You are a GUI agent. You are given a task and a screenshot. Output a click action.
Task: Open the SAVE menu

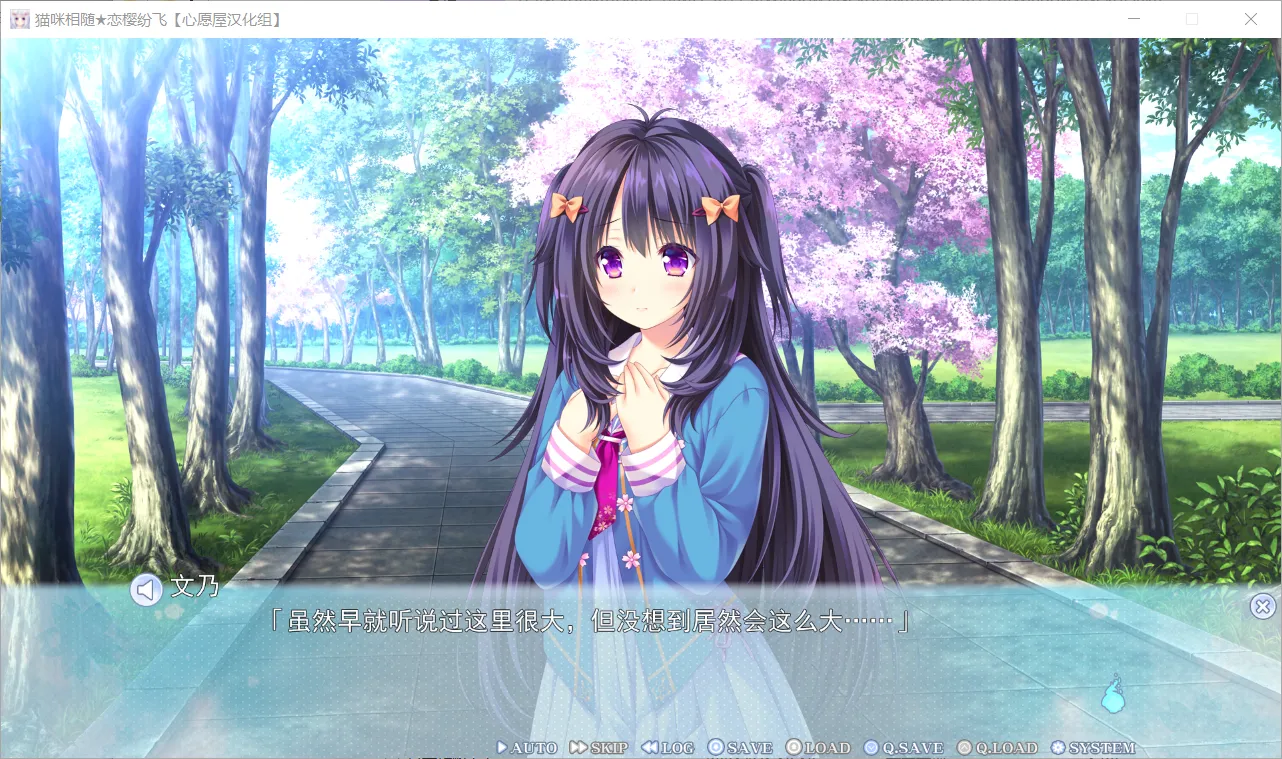tap(740, 748)
